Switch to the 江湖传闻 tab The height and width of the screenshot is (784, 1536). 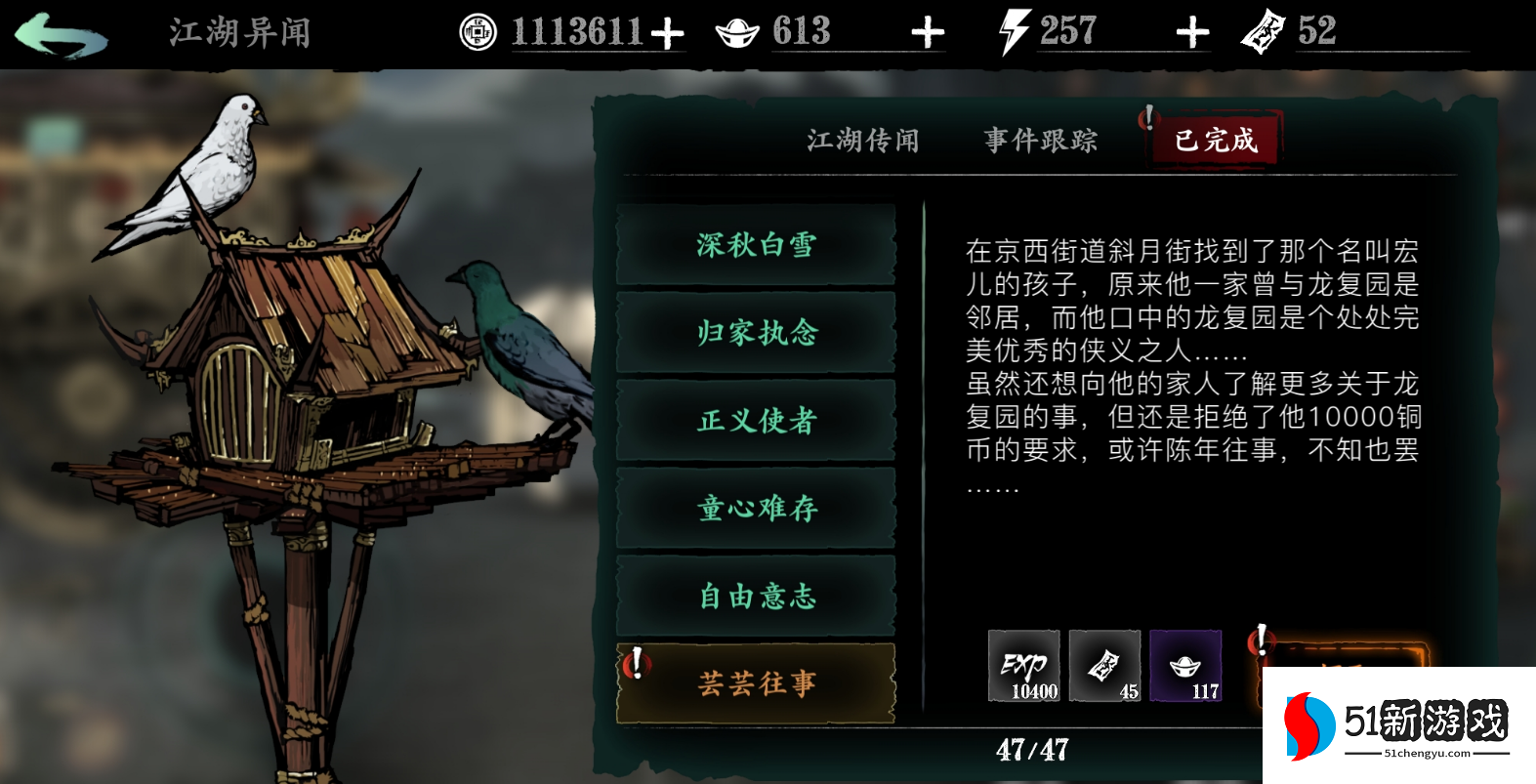click(863, 140)
